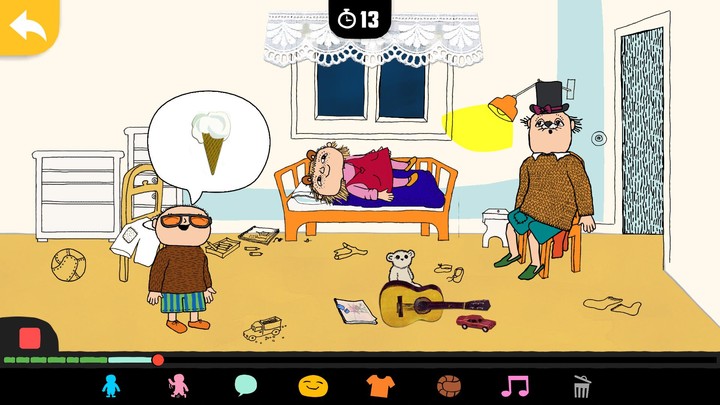This screenshot has width=720, height=405.
Task: Pick the yellow smiley face expressions tool
Action: pos(313,385)
